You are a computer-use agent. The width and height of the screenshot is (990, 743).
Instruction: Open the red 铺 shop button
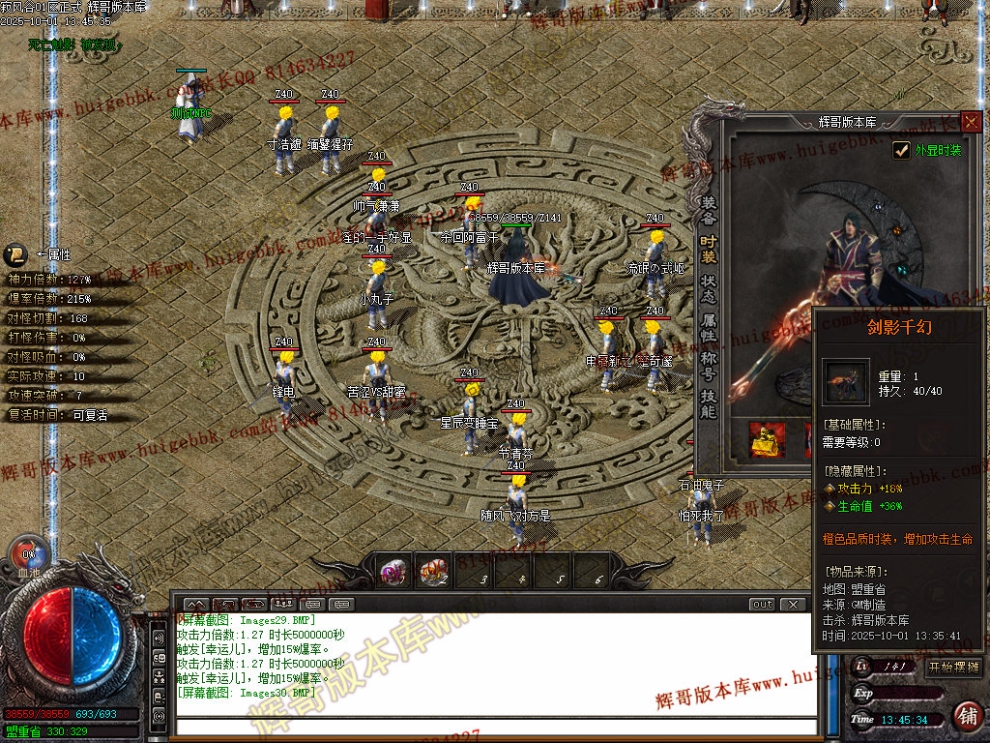point(967,717)
